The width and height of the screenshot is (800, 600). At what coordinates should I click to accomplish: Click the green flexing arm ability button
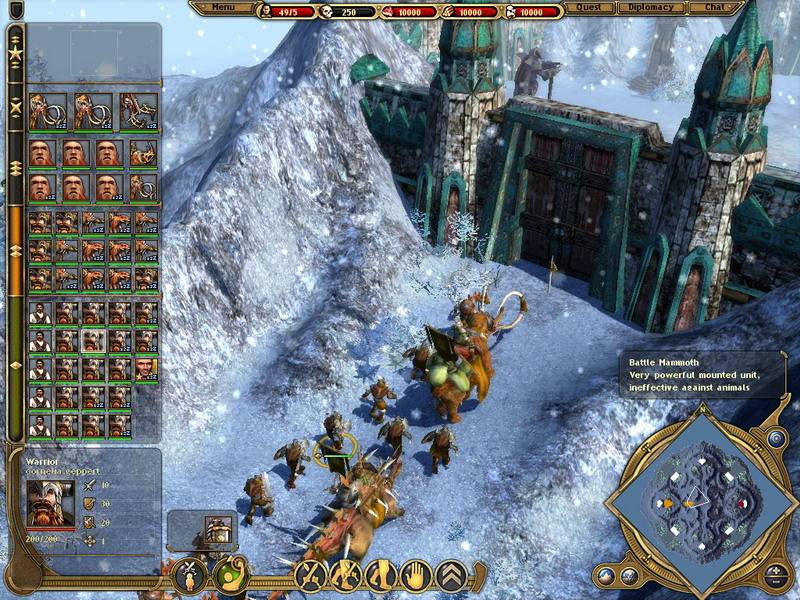click(x=230, y=577)
